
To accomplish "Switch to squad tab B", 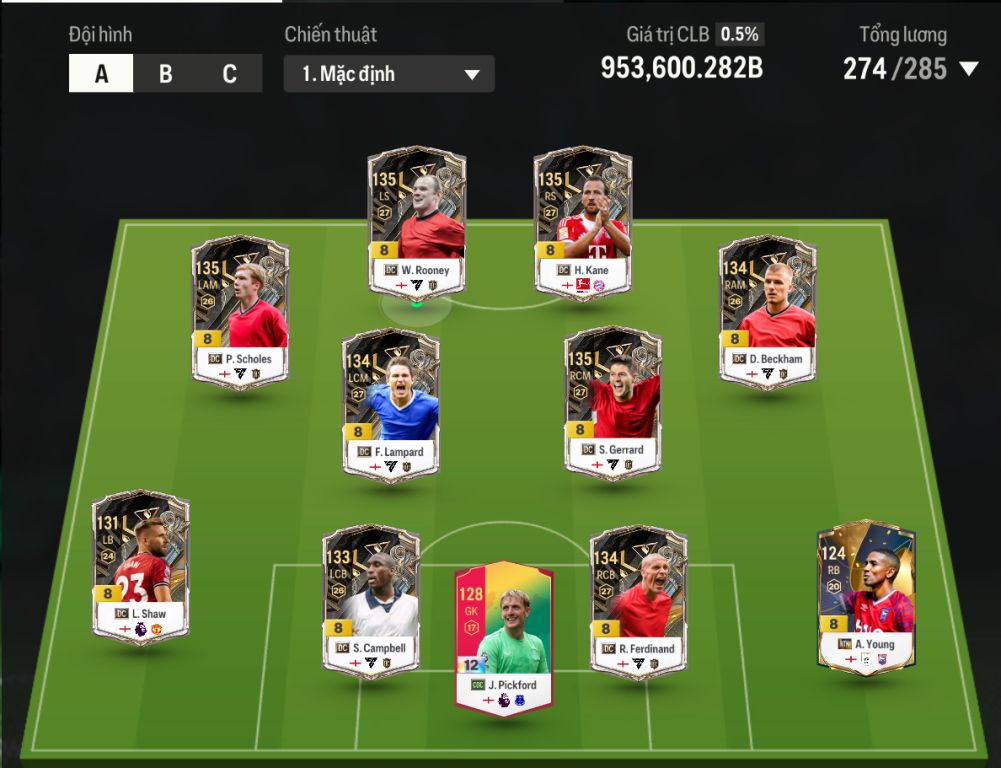I will click(x=165, y=74).
